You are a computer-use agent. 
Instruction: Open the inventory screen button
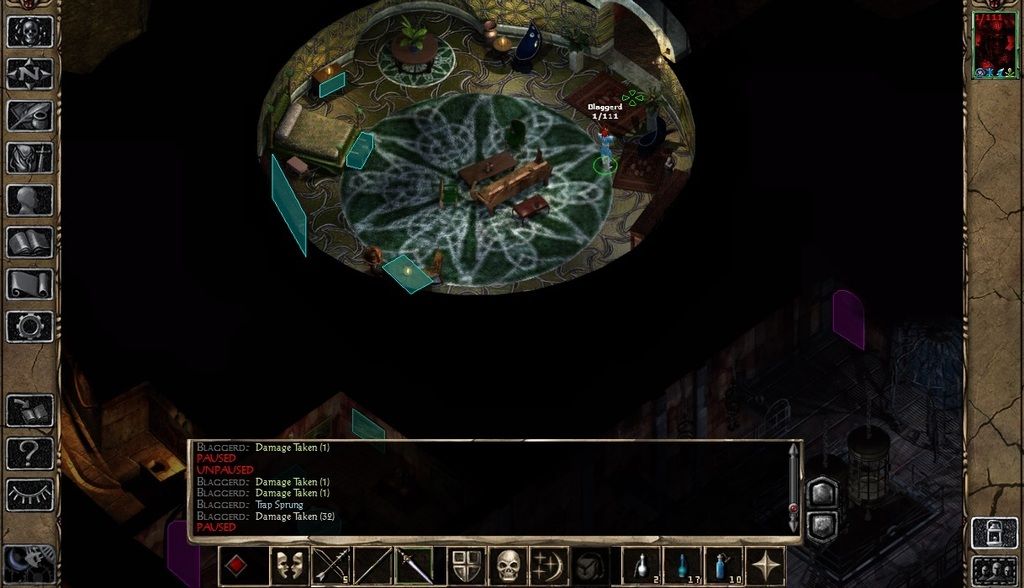pos(30,158)
